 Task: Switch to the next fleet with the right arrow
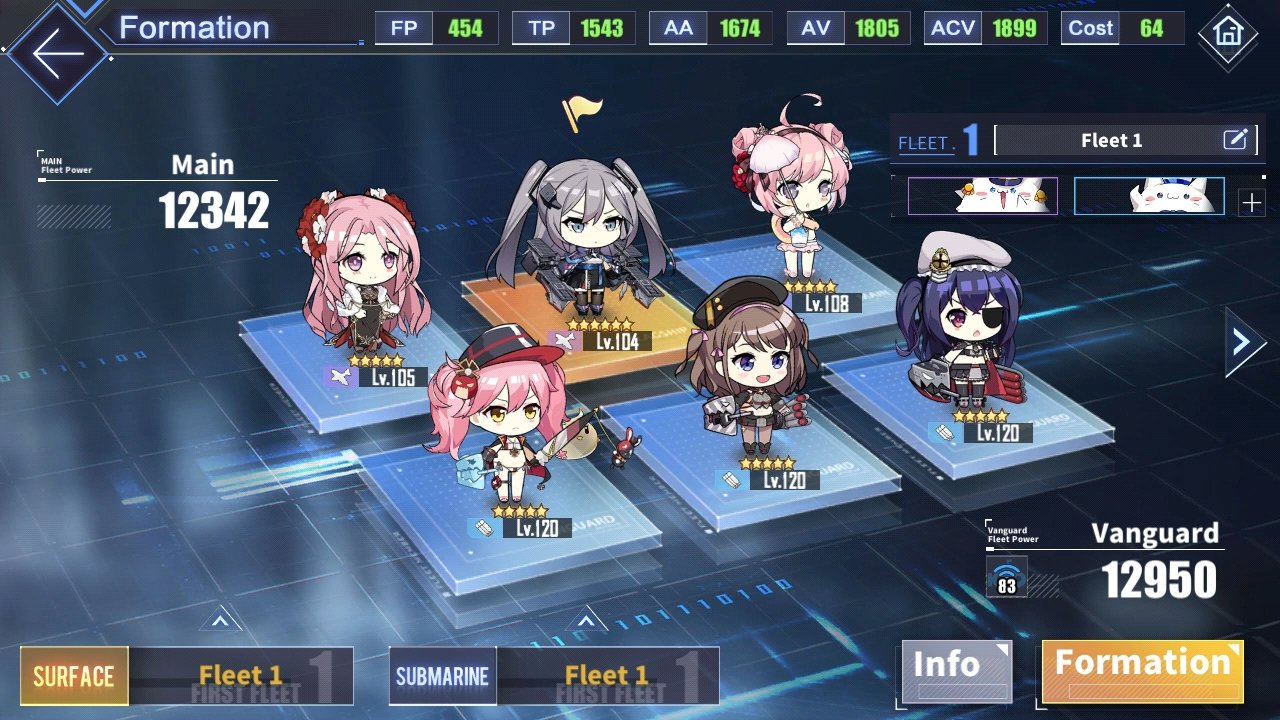click(1243, 343)
